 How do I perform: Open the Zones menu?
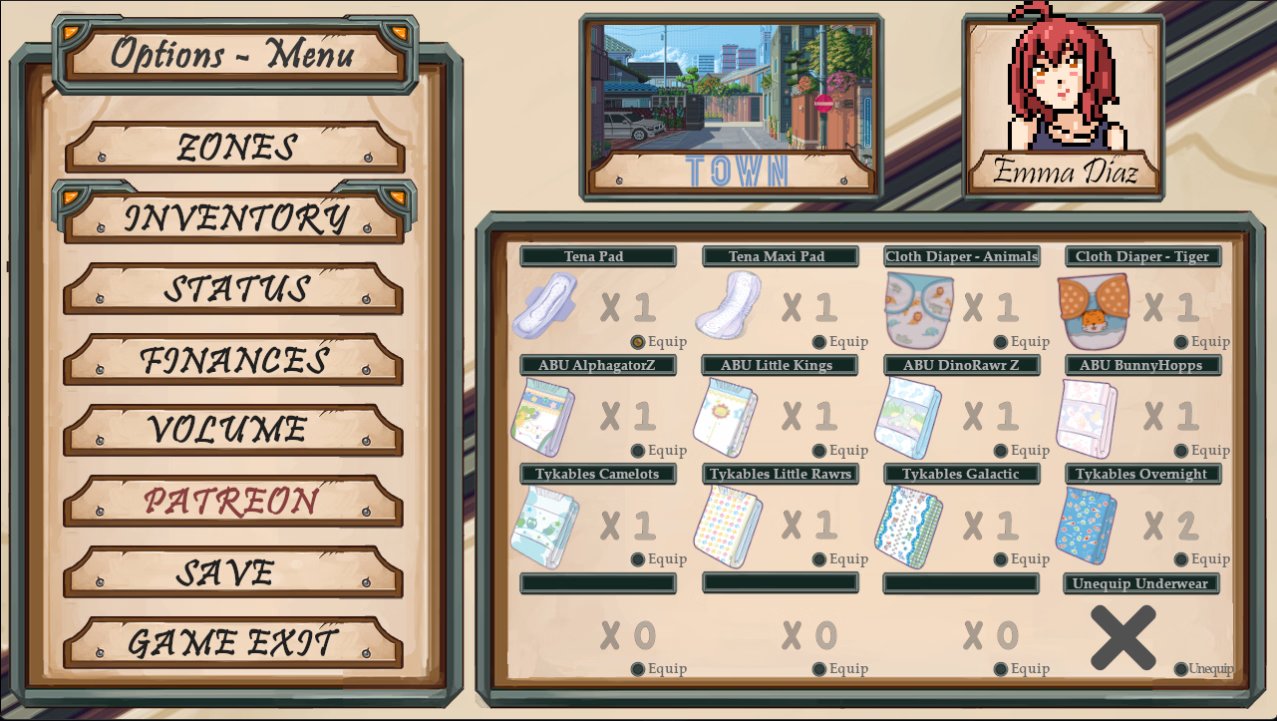point(235,148)
